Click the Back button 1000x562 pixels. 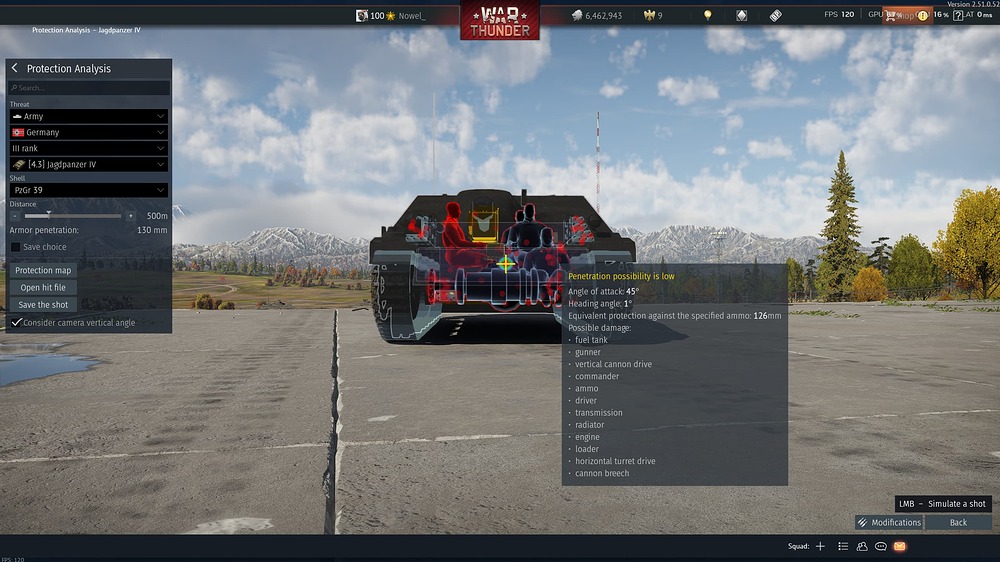tap(958, 522)
